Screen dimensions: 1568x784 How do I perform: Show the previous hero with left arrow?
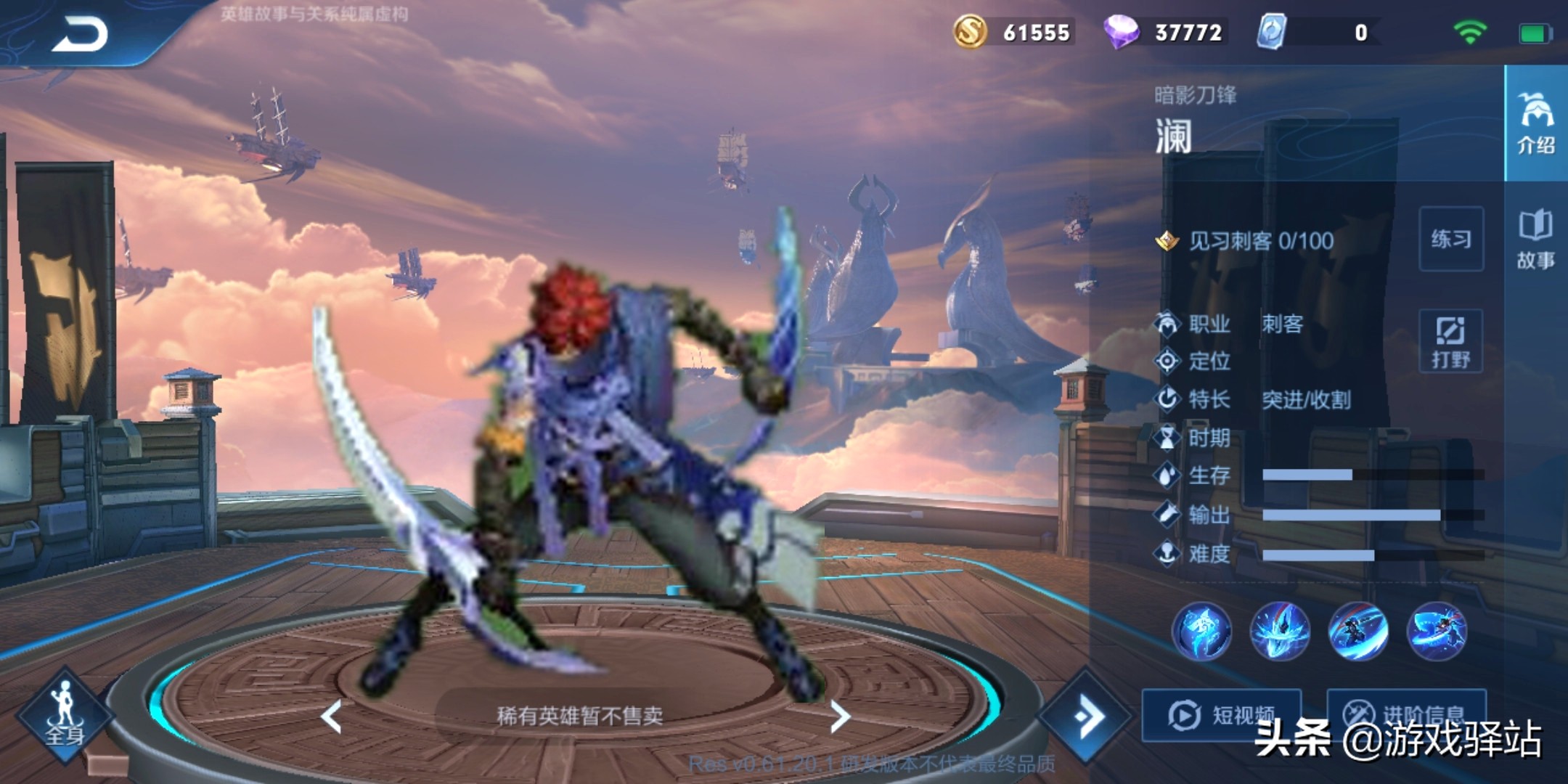[332, 716]
